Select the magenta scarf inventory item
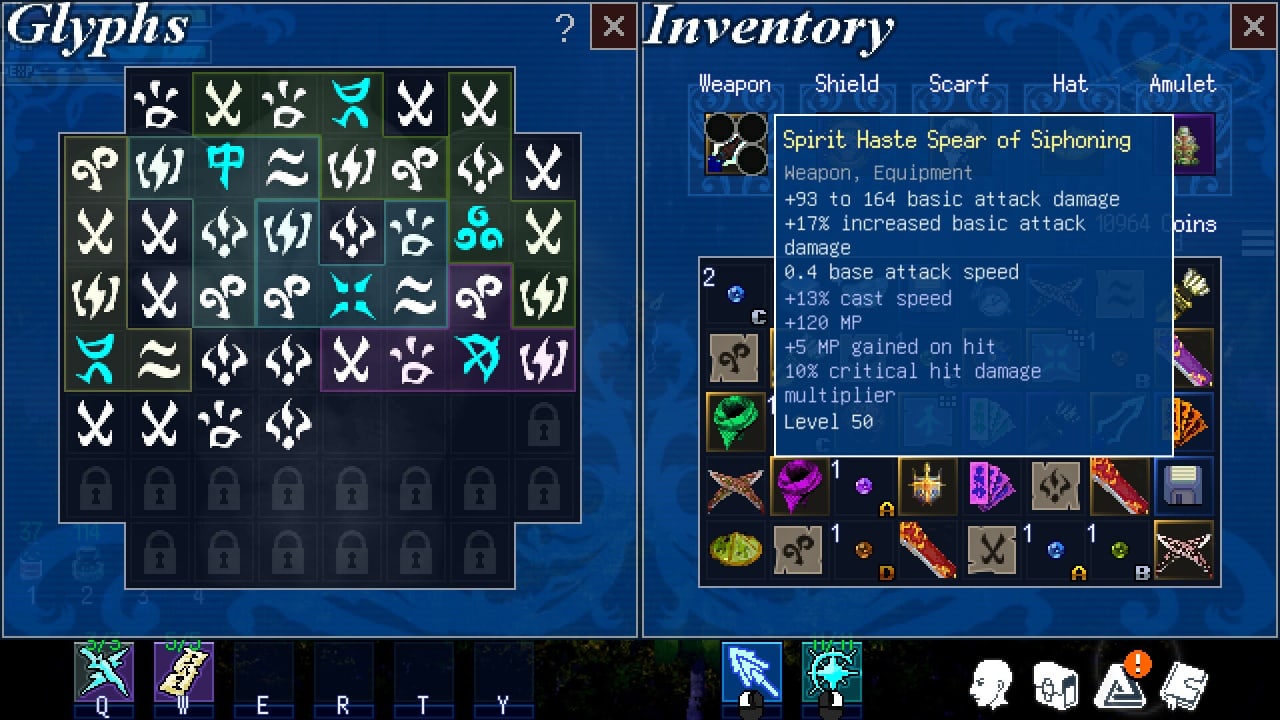The image size is (1280, 720). coord(799,487)
